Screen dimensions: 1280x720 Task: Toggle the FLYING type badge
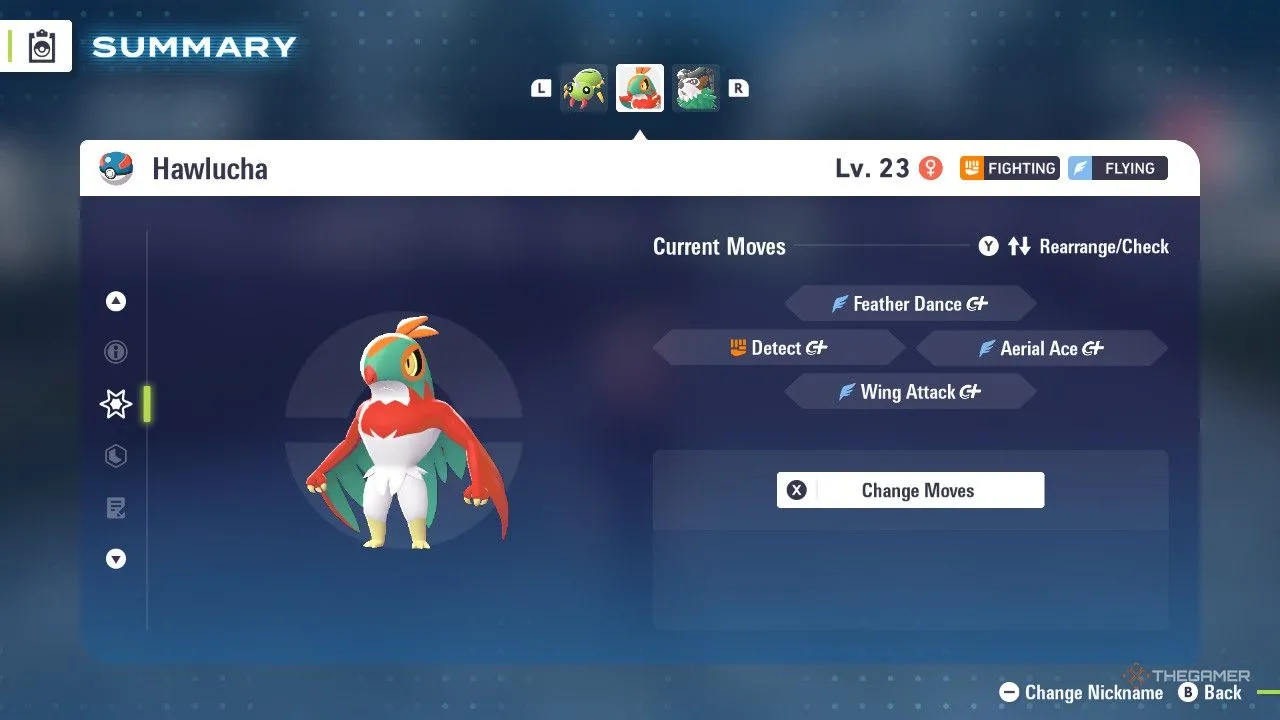click(1117, 168)
